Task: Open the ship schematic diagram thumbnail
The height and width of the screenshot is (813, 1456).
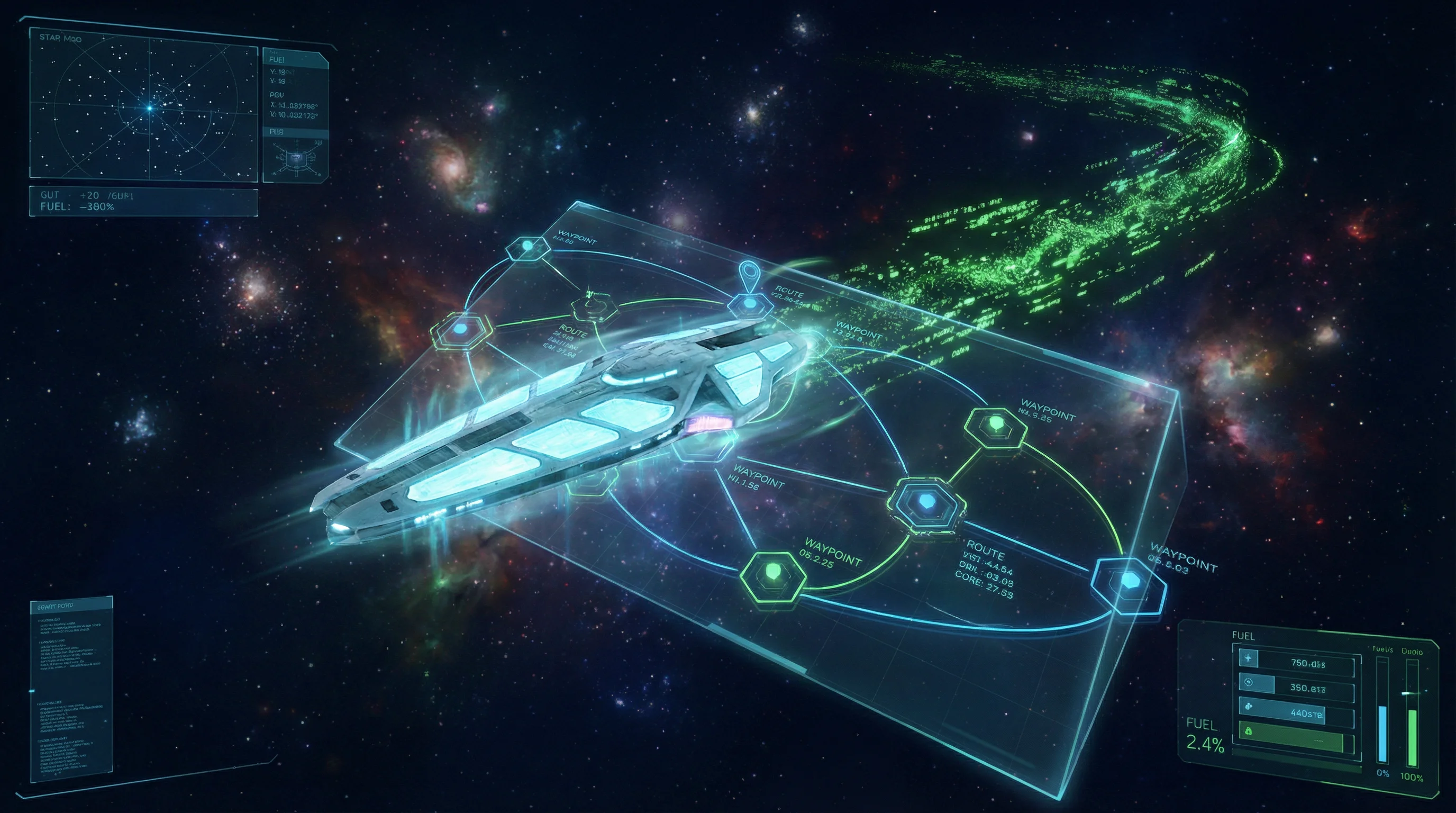Action: pos(295,159)
